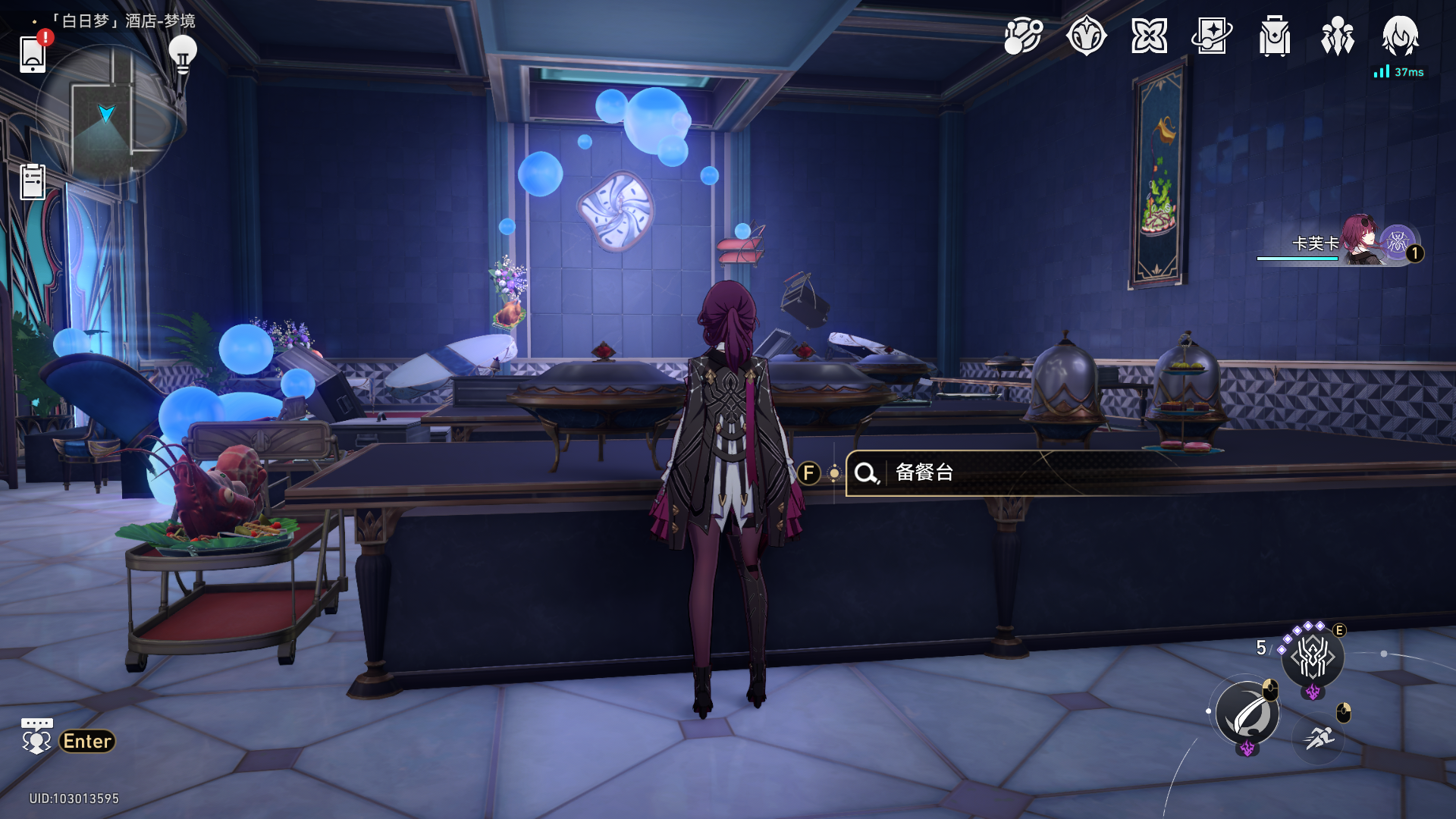Click the circular minimap
The width and height of the screenshot is (1456, 819).
tap(106, 115)
